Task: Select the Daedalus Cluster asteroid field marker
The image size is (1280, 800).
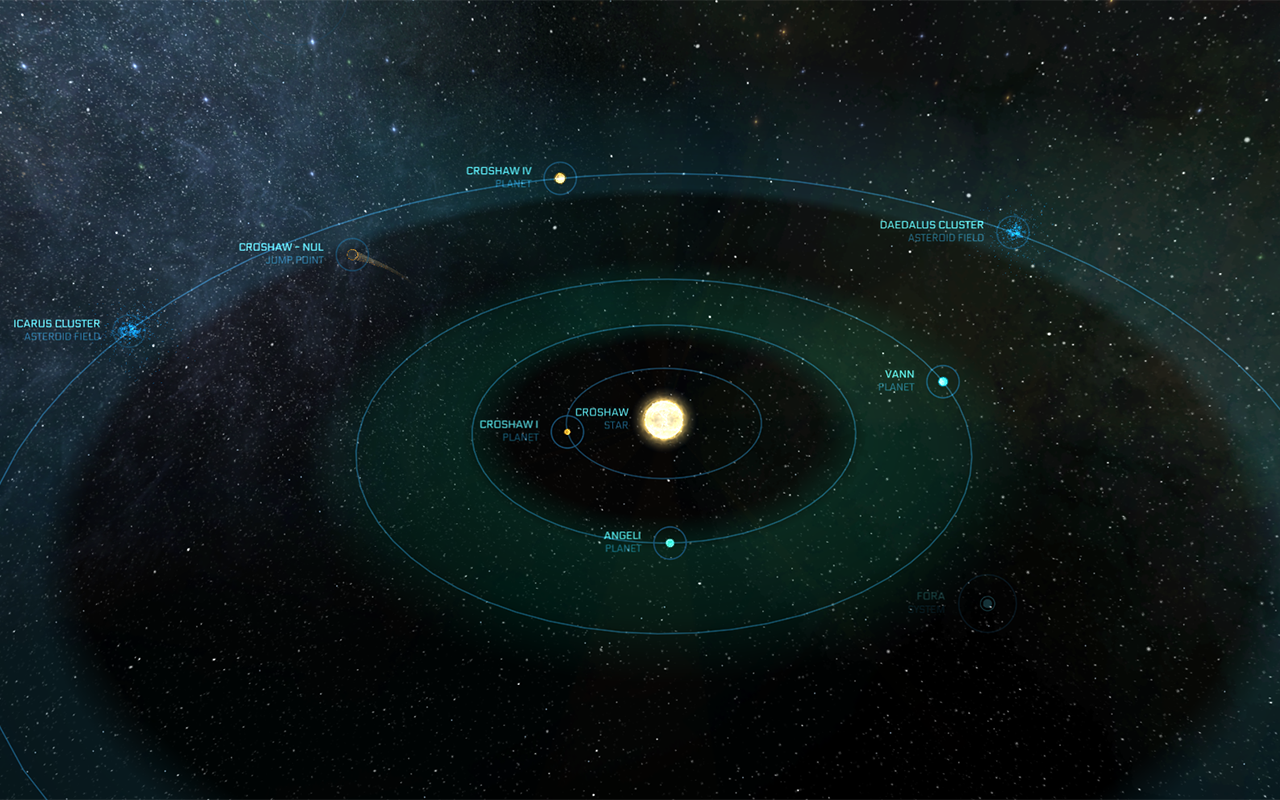Action: 1014,232
